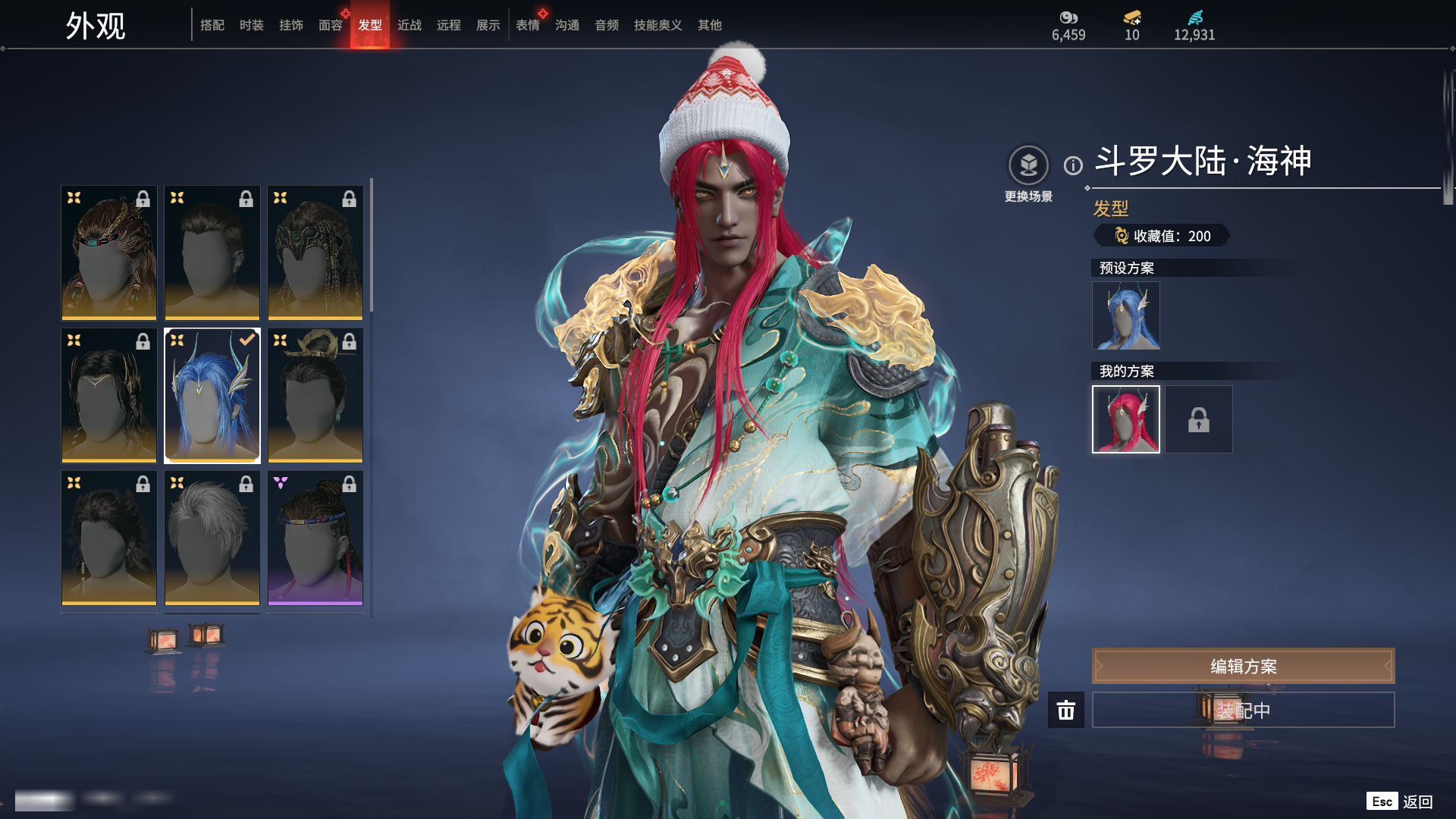Open the 面容 tab

click(330, 25)
